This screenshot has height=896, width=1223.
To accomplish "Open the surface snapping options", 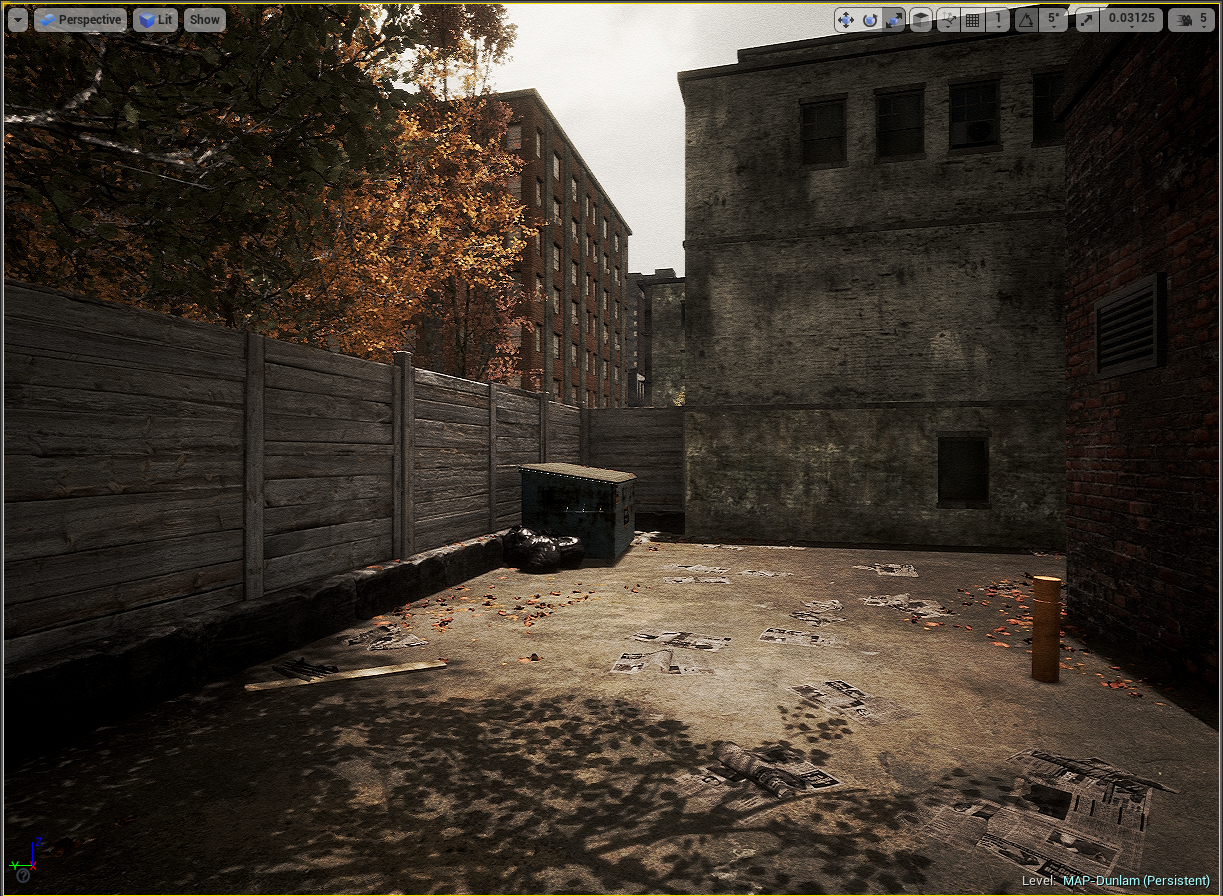I will pos(948,20).
